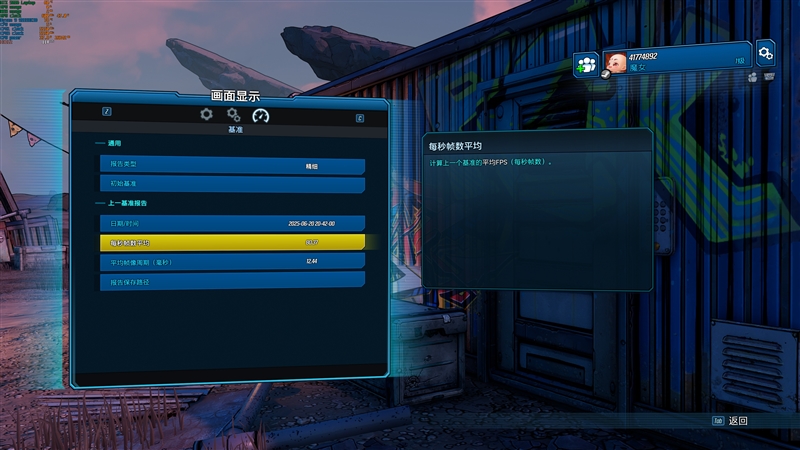Select the 日期/时间 report row
This screenshot has width=800, height=450.
tap(231, 223)
